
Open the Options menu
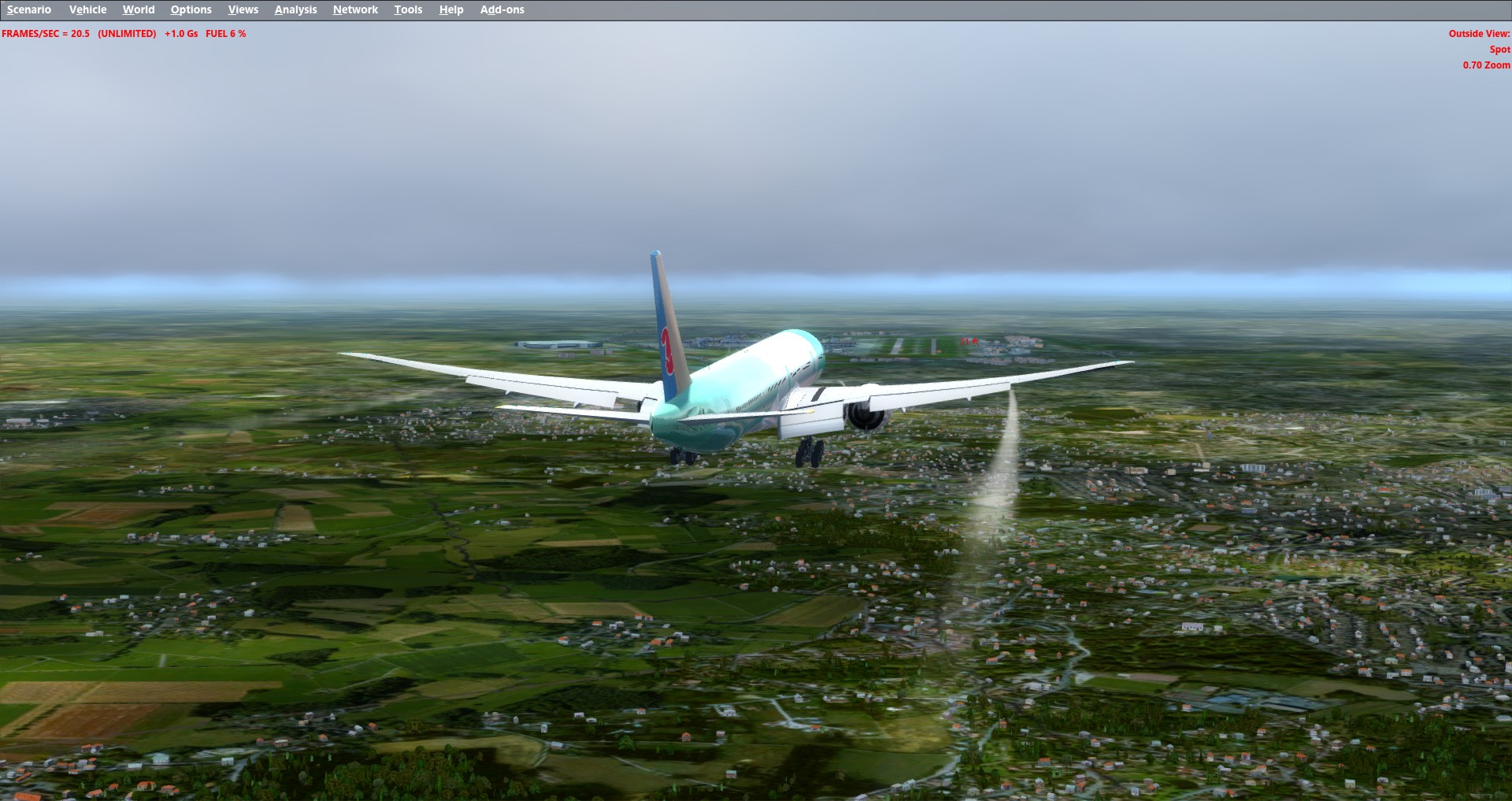click(x=191, y=9)
